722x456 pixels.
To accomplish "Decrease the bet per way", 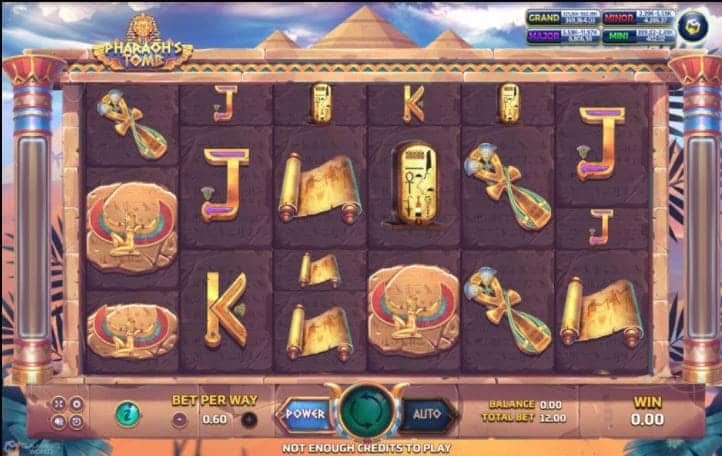I will [x=179, y=419].
